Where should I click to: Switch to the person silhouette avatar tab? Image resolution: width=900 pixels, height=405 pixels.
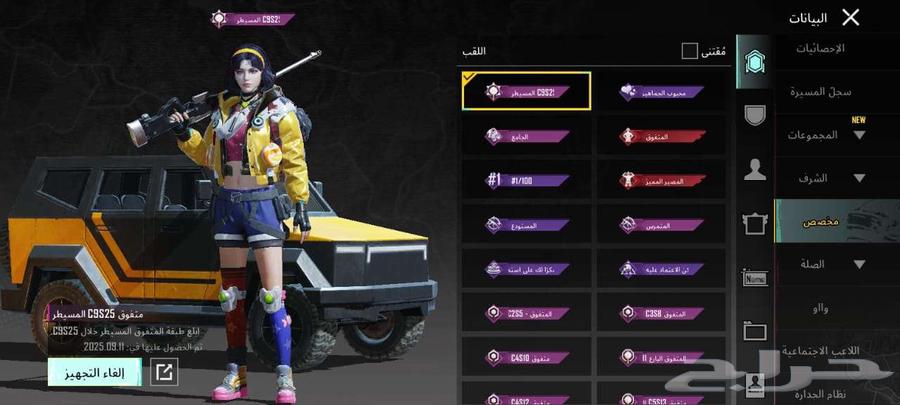pyautogui.click(x=755, y=170)
